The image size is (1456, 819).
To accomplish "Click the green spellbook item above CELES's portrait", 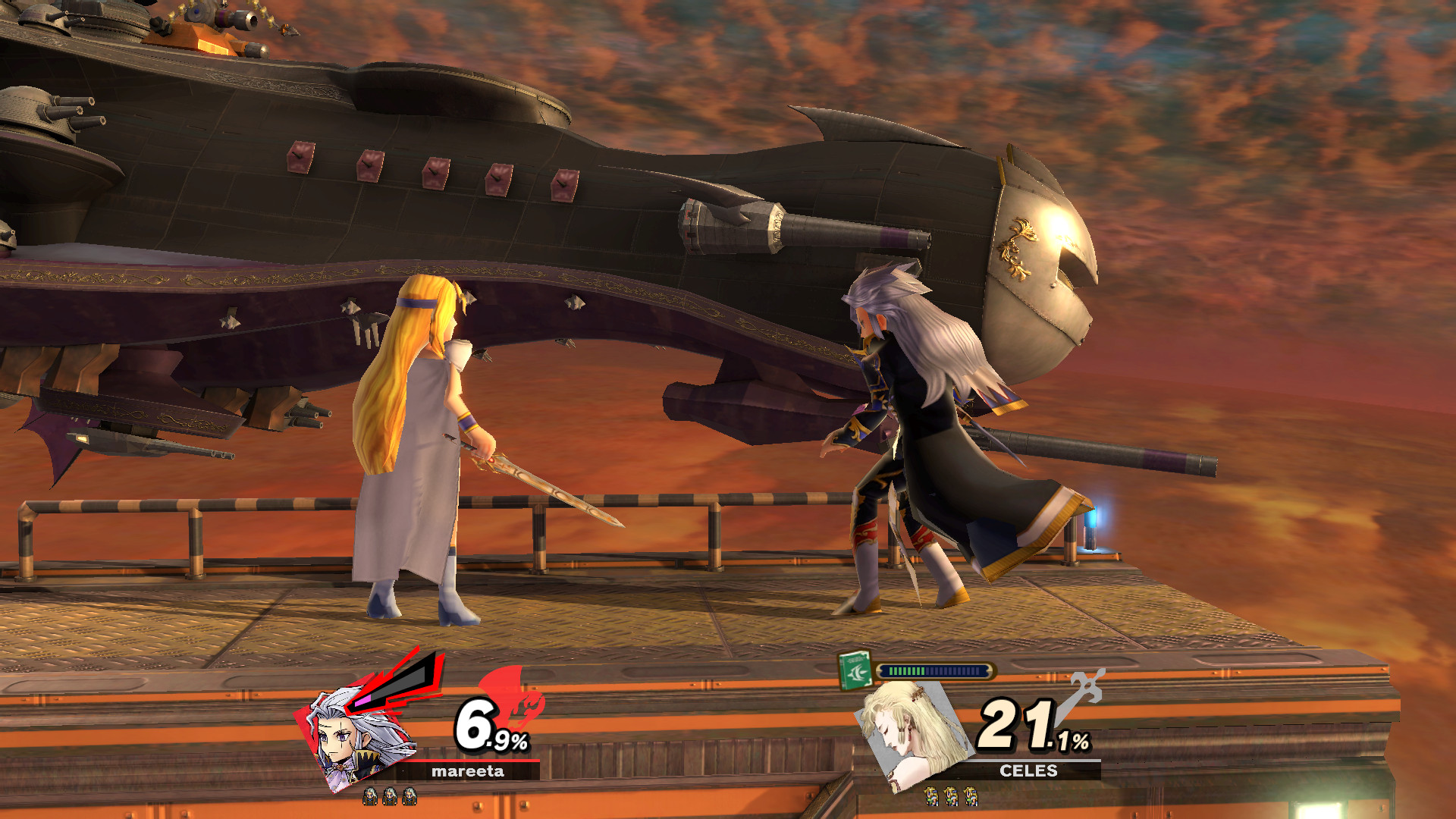I will (x=854, y=670).
